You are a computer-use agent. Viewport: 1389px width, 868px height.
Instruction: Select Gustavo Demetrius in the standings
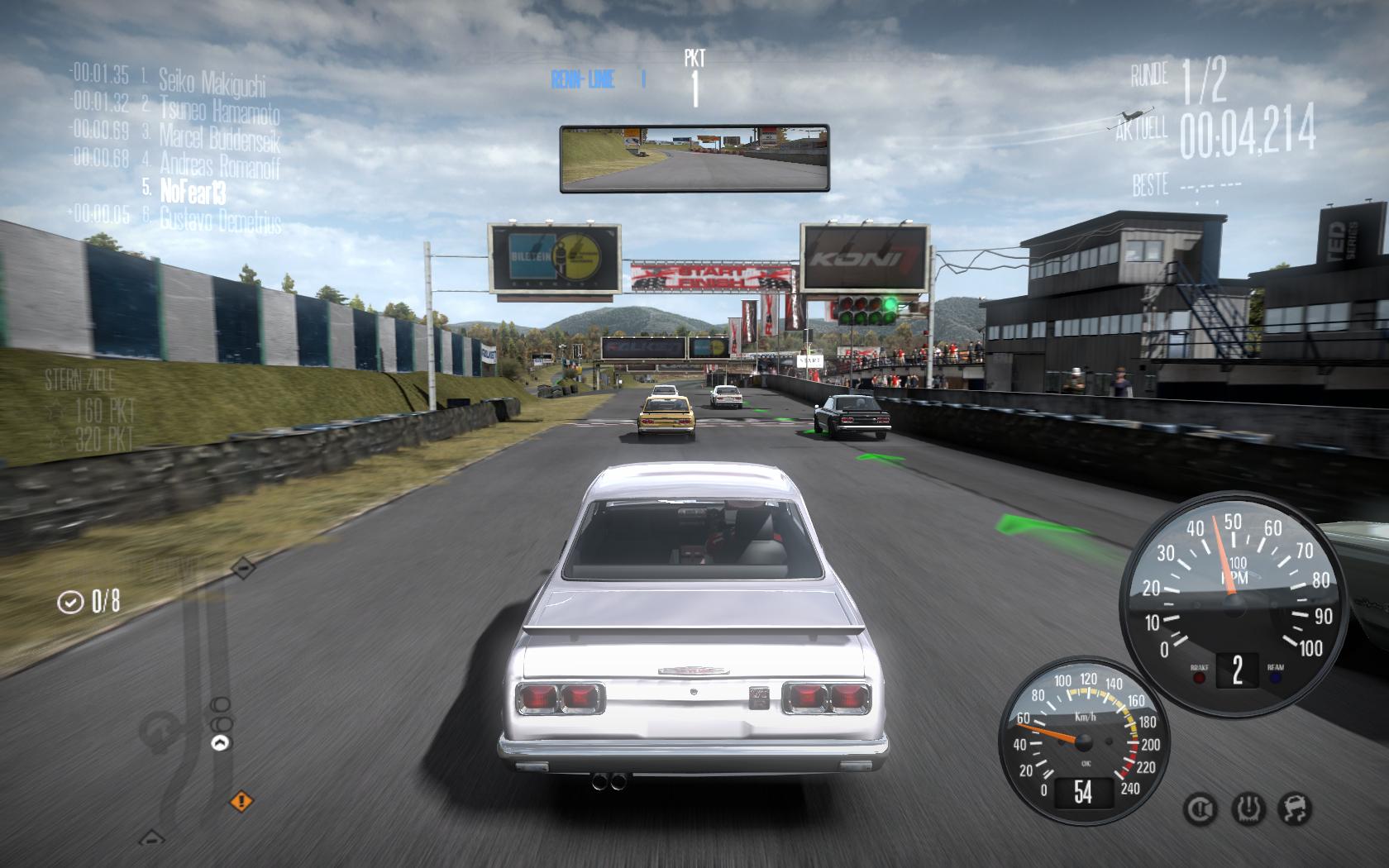[x=220, y=220]
